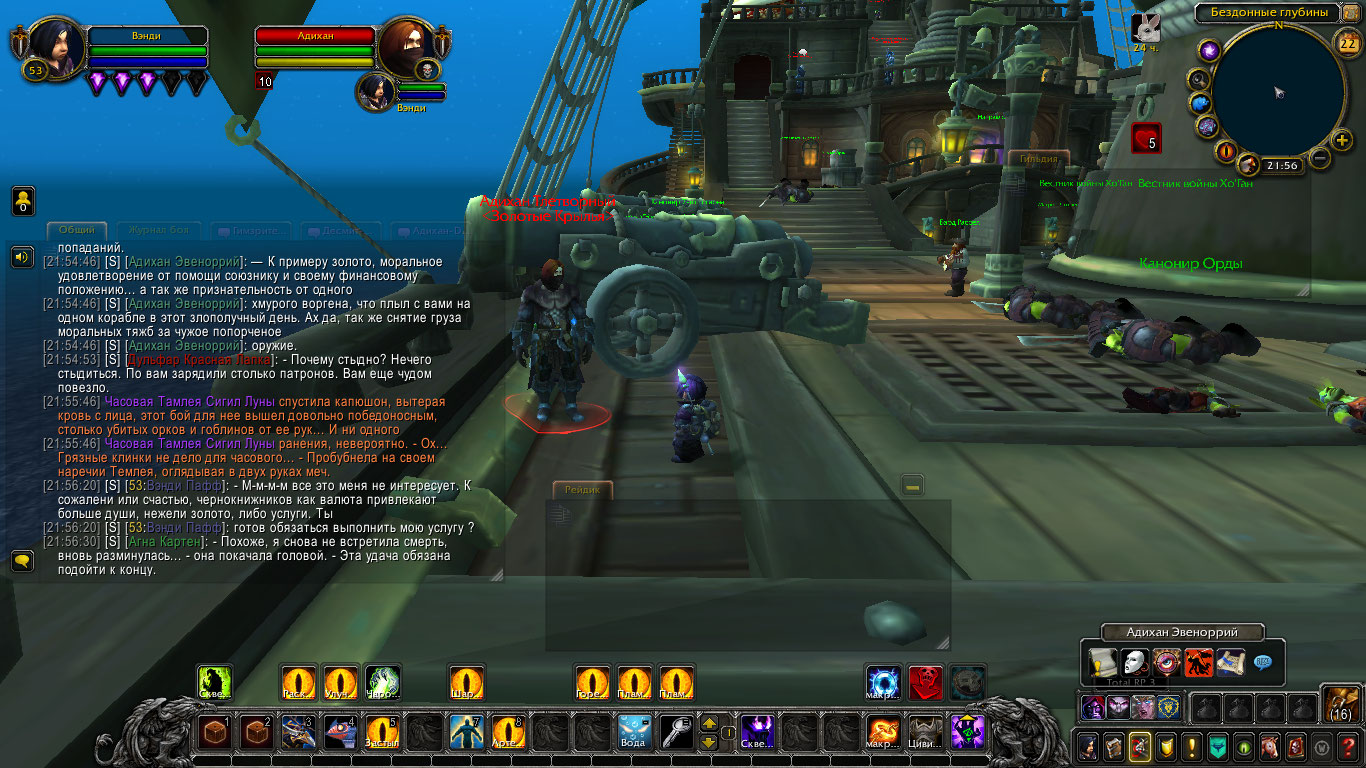
Task: Click the Гильдия chat window tab
Action: point(1038,158)
